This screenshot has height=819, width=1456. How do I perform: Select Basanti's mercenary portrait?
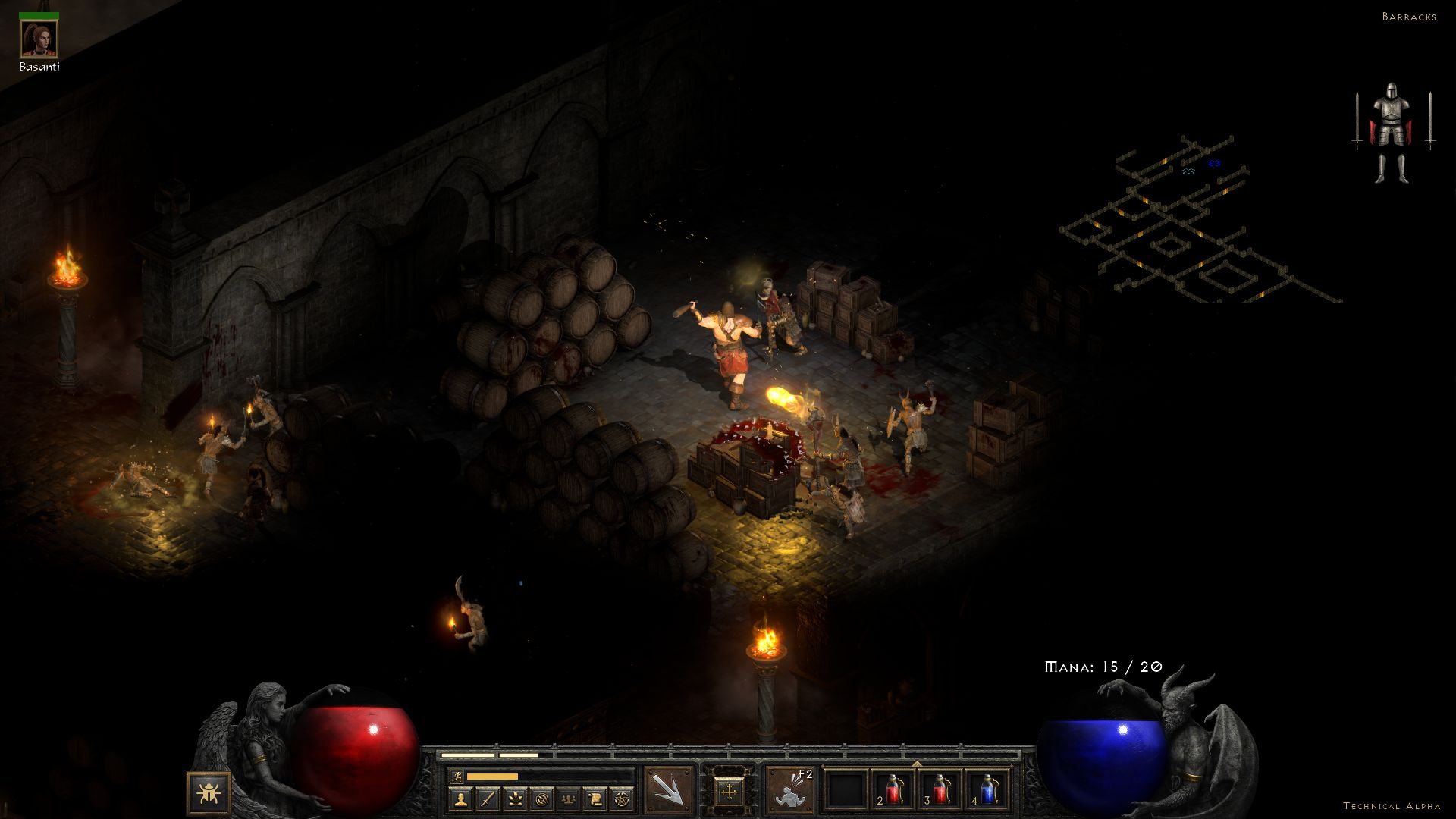point(39,39)
